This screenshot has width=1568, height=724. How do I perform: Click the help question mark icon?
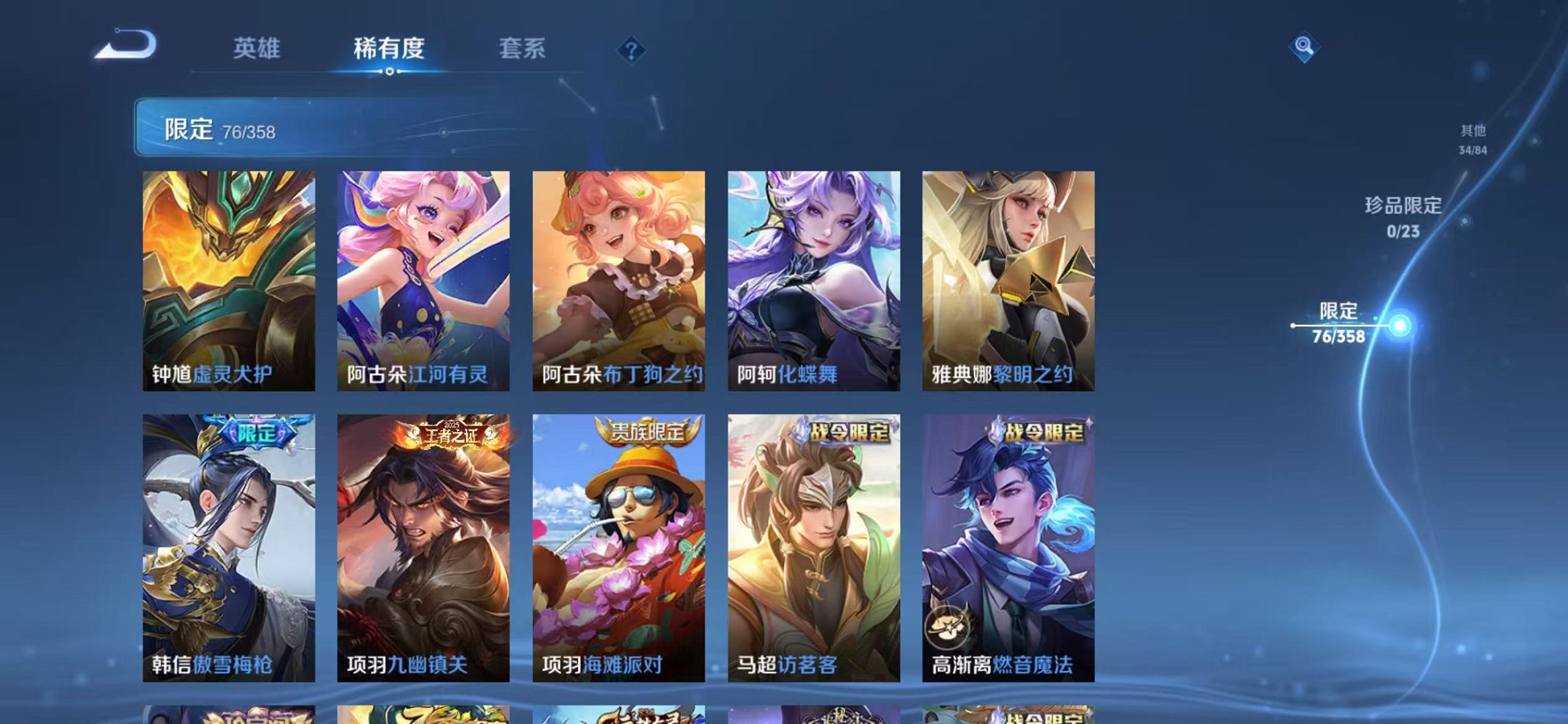pos(631,49)
